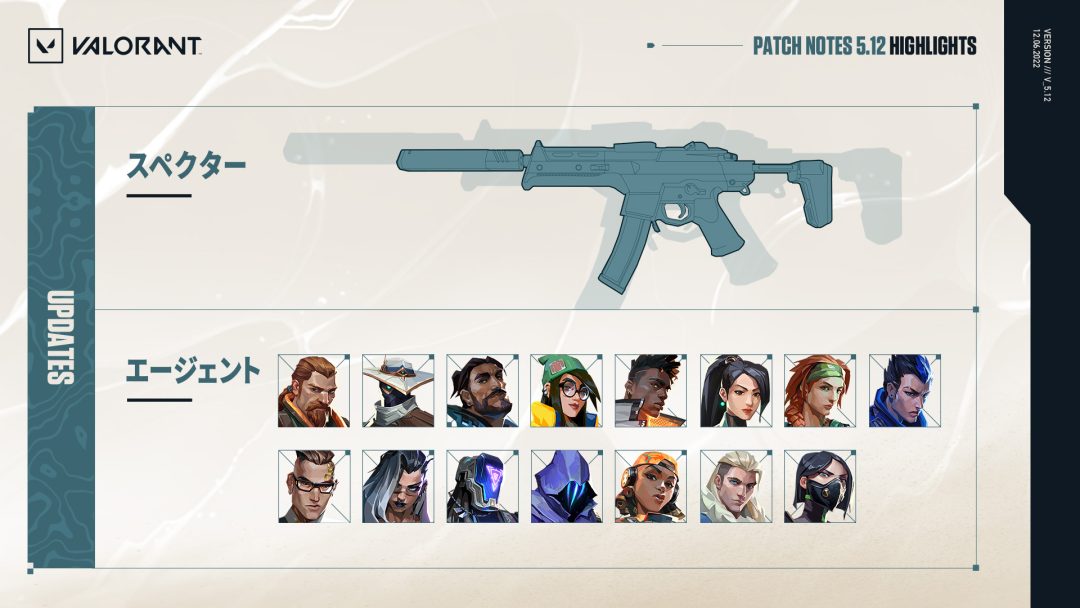The image size is (1080, 608).
Task: Choose Cypher's portrait with the white hat
Action: coord(398,390)
